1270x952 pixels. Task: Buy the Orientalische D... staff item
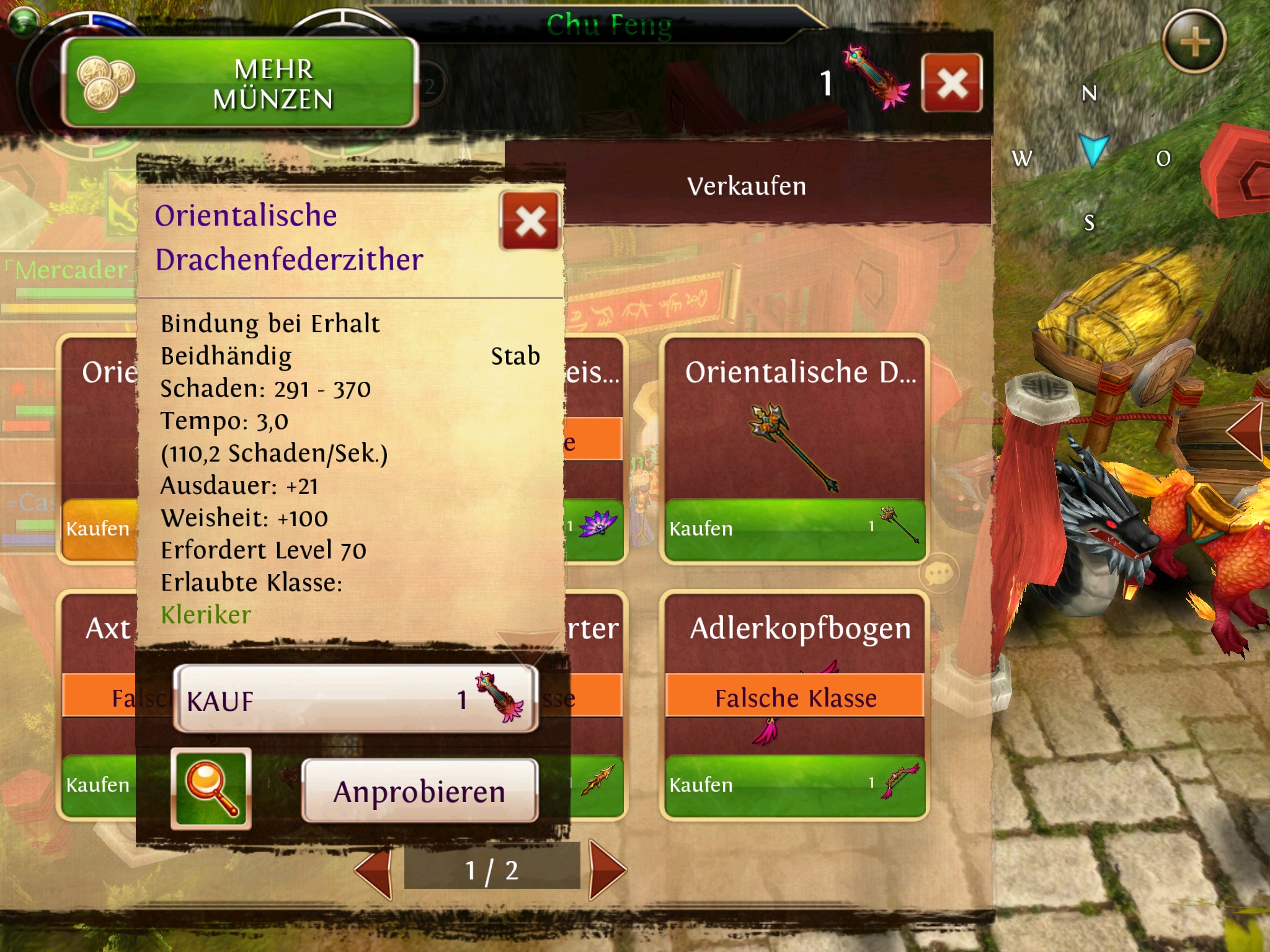(x=794, y=529)
